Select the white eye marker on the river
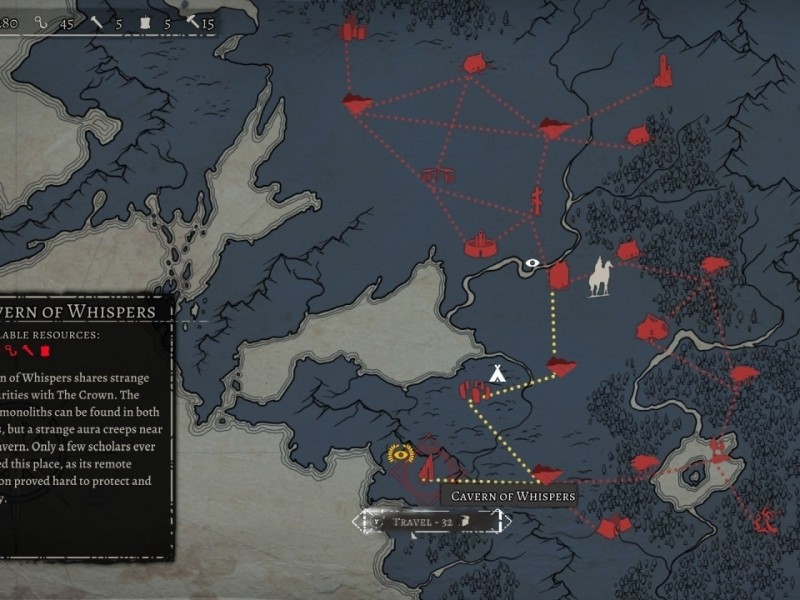800x600 pixels. click(532, 264)
